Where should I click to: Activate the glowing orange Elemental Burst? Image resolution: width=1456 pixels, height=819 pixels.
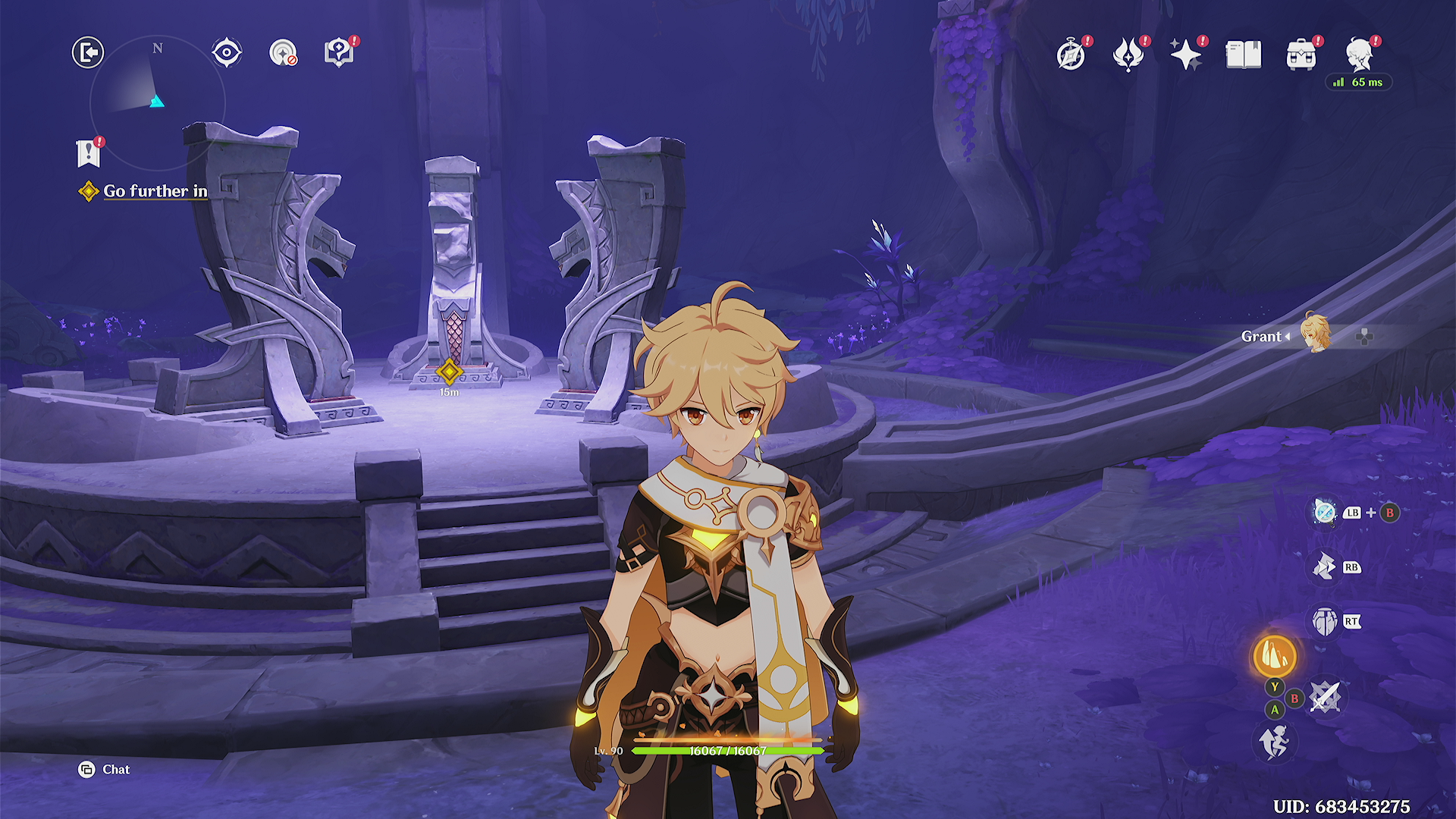[1275, 656]
